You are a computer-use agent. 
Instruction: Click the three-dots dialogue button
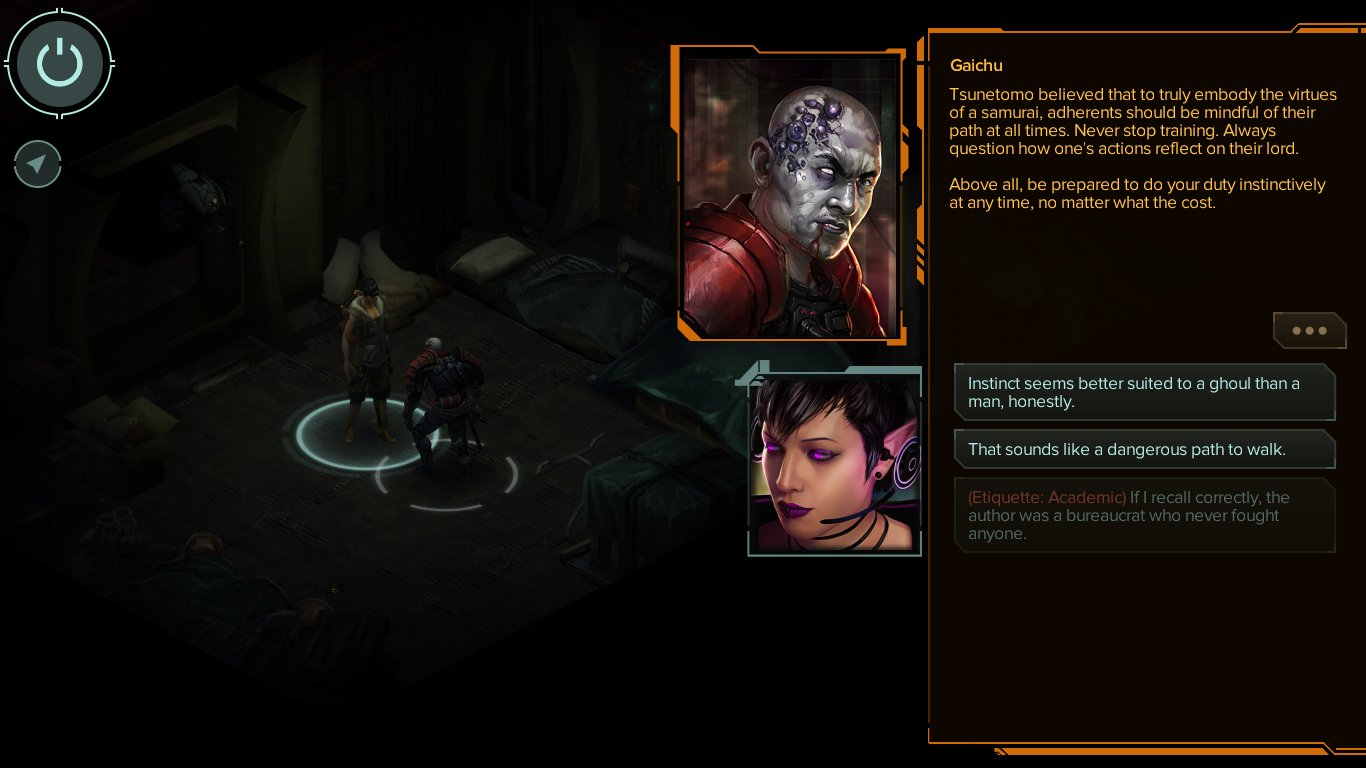tap(1309, 330)
